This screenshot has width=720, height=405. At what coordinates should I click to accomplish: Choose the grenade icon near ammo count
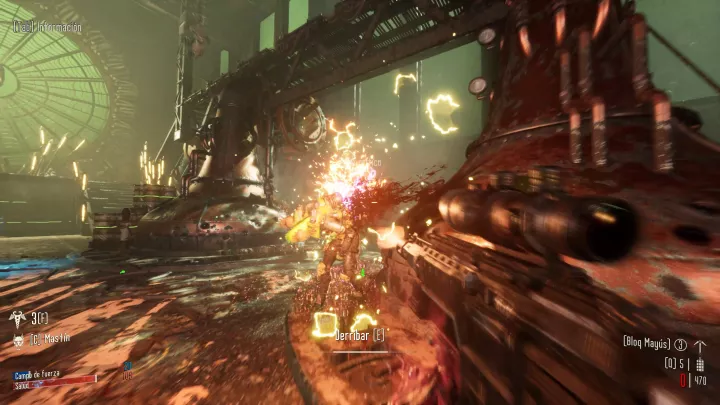(698, 364)
